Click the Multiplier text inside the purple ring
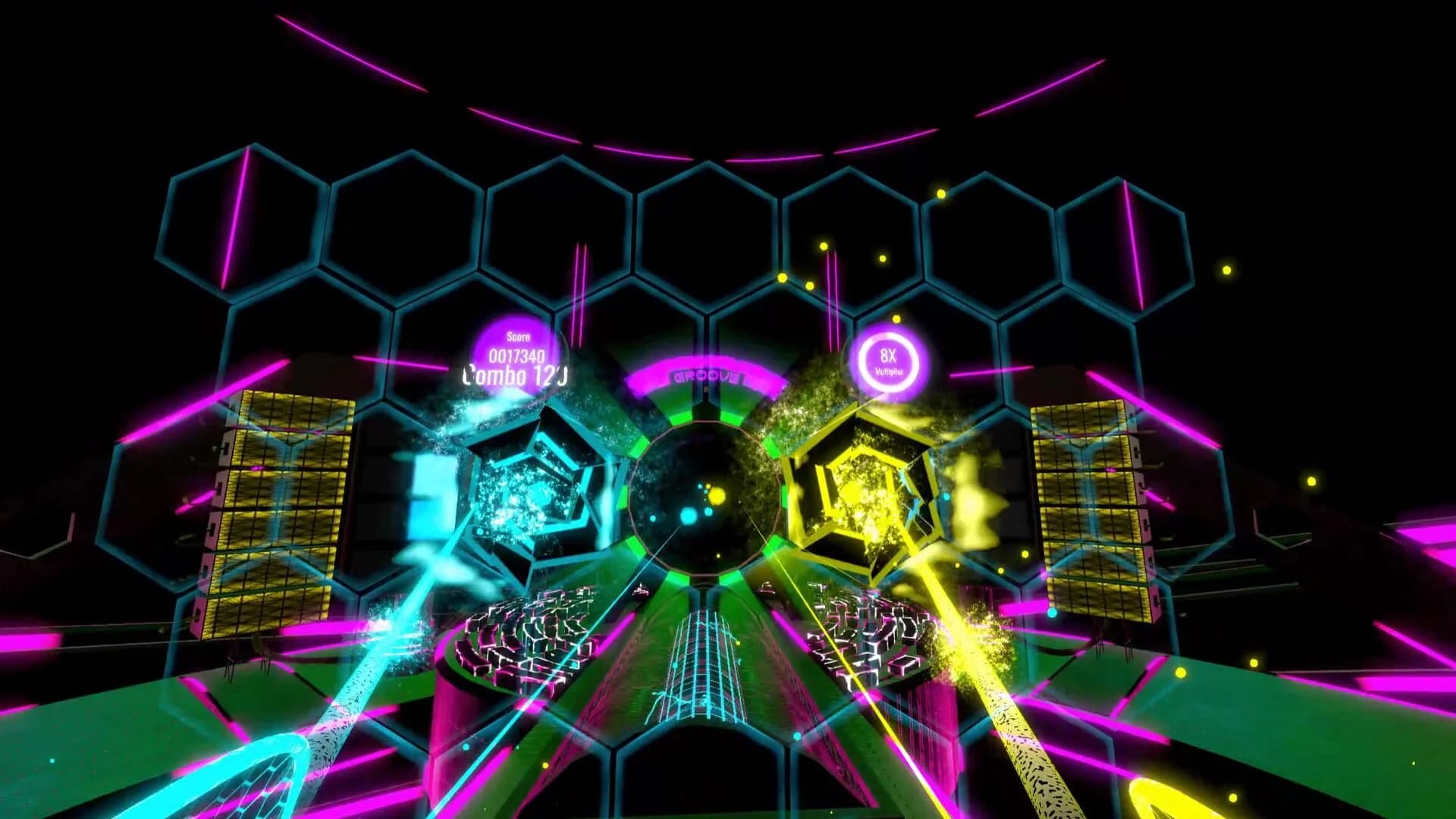Image resolution: width=1456 pixels, height=819 pixels. (x=890, y=372)
